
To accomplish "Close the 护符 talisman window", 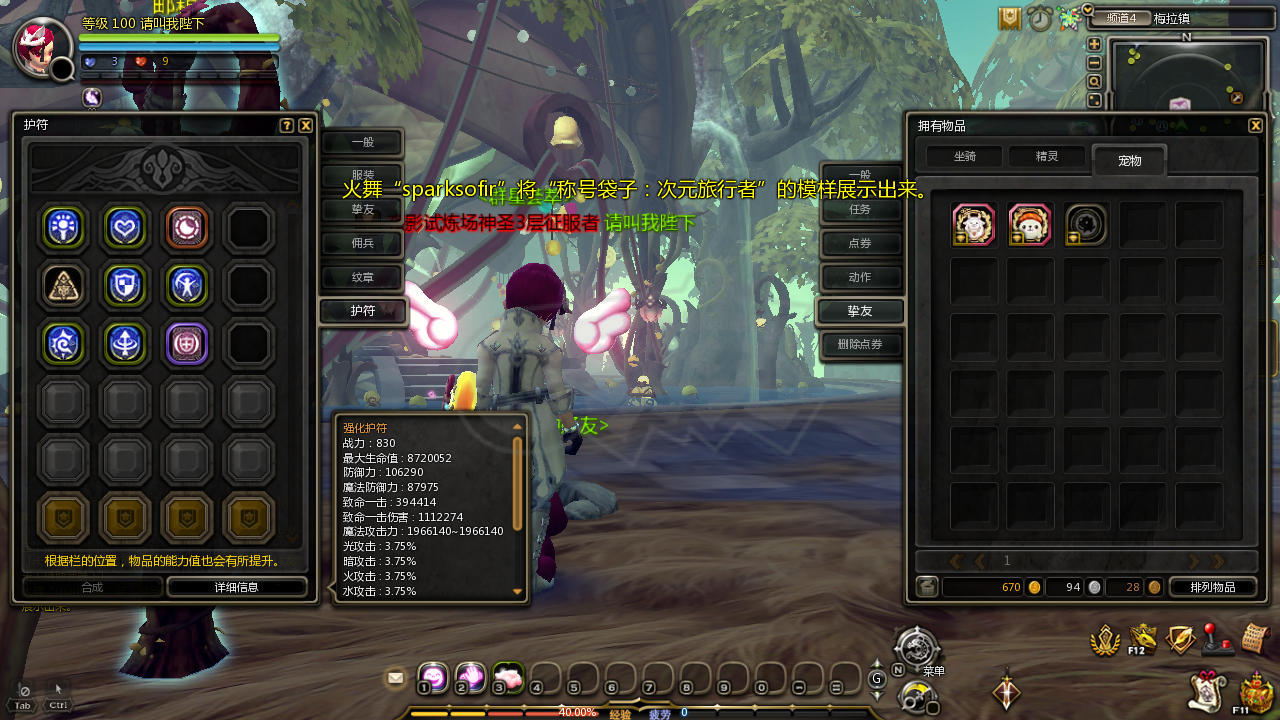I will point(306,126).
